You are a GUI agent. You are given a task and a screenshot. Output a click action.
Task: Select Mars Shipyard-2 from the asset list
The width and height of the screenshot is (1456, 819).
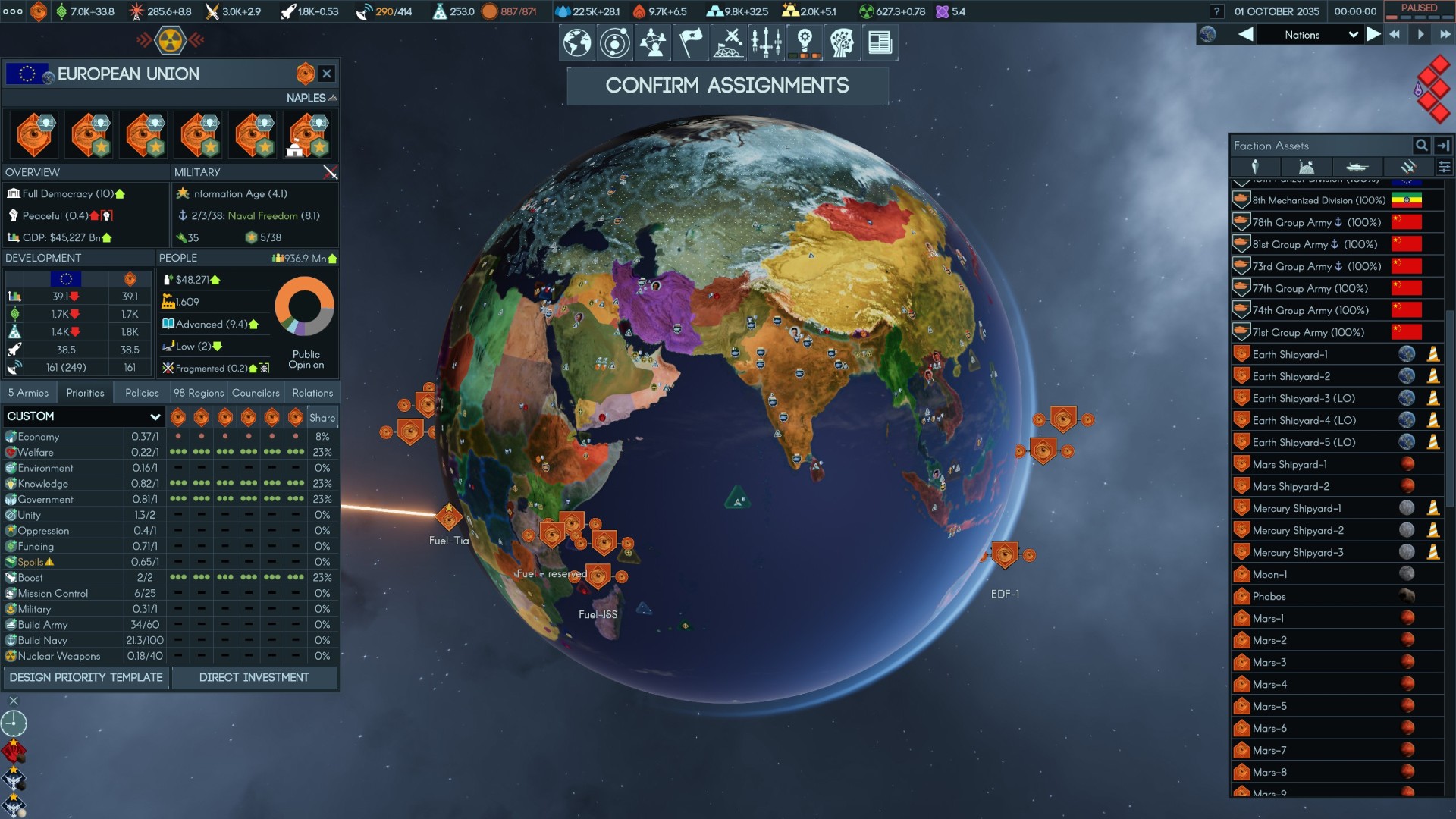tap(1290, 486)
